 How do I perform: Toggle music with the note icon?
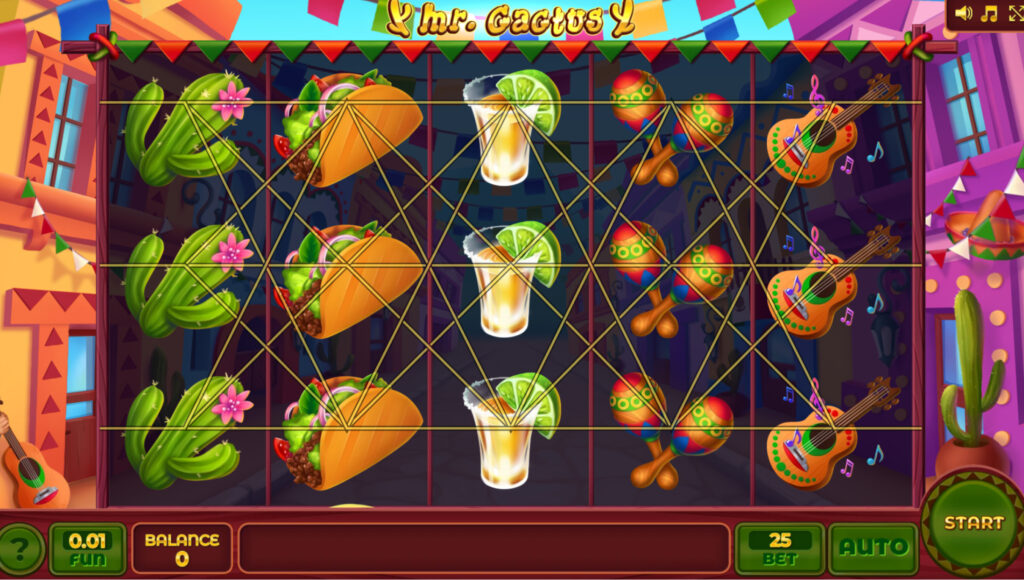click(989, 13)
